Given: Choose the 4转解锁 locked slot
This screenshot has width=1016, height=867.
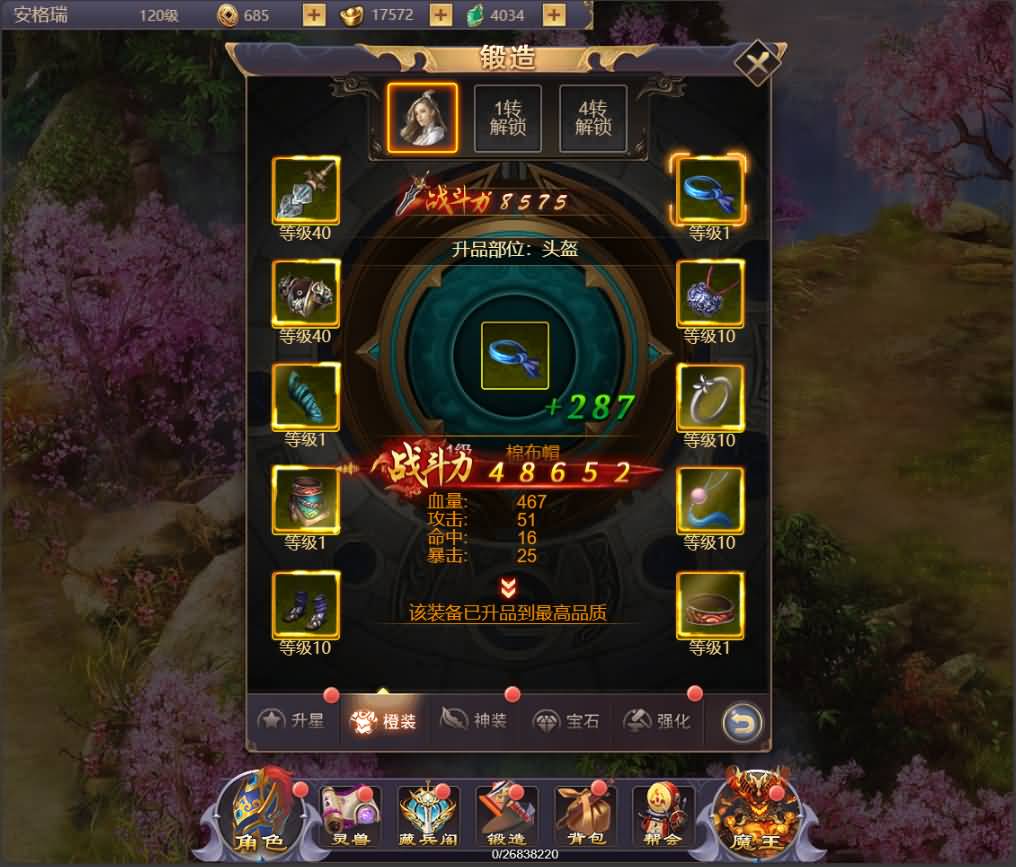Looking at the screenshot, I should pos(592,118).
